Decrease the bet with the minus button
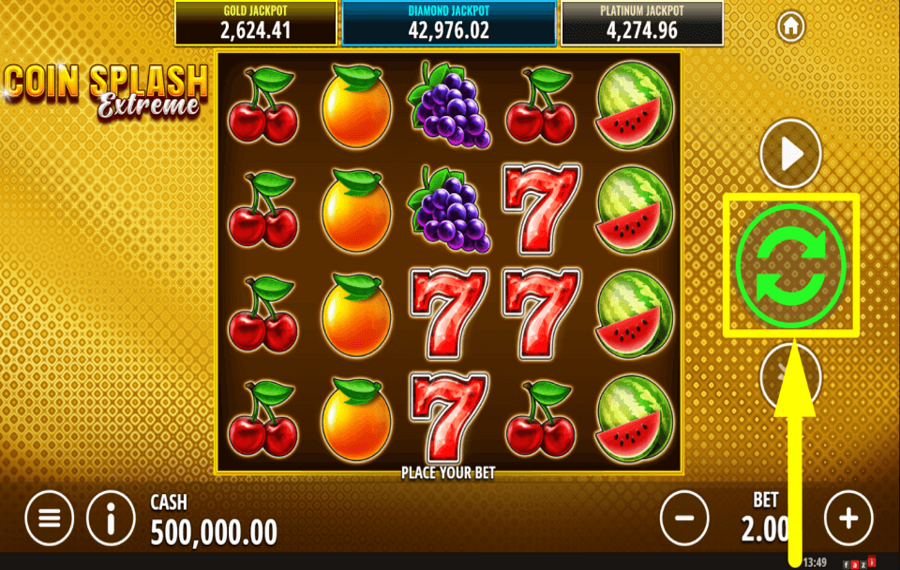 tap(685, 518)
